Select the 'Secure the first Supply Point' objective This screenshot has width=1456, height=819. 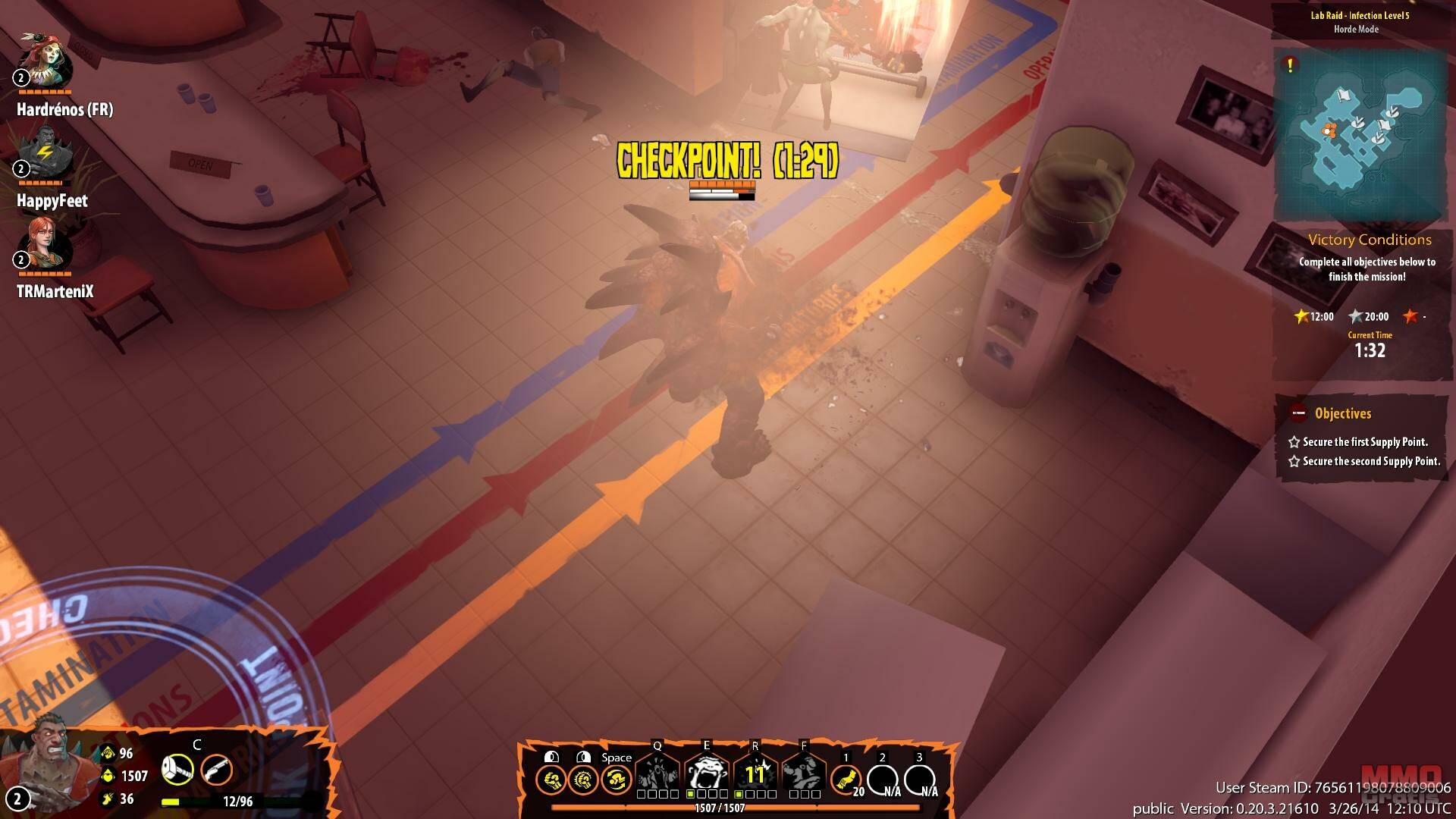tap(1364, 442)
